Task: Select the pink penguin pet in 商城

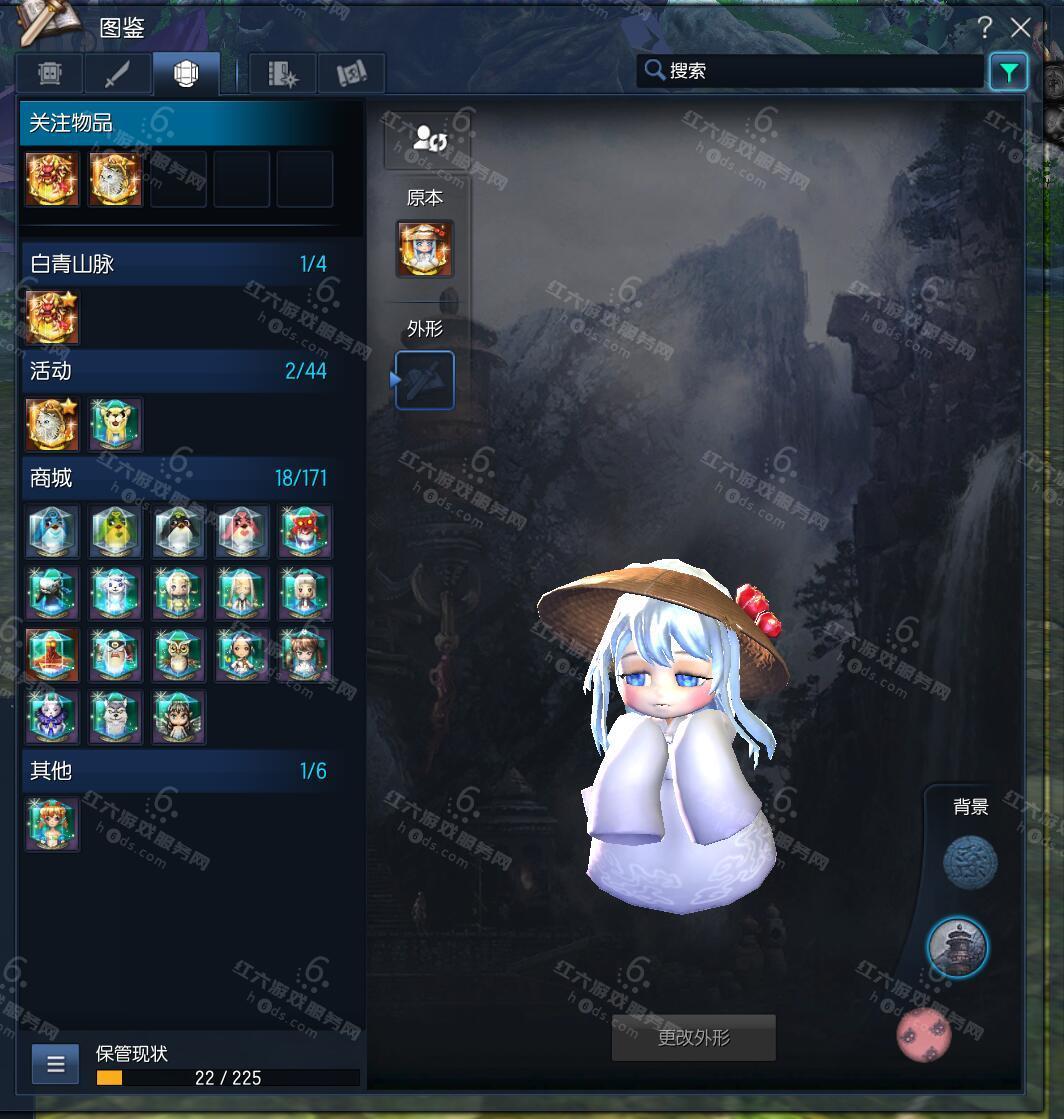Action: pyautogui.click(x=242, y=531)
